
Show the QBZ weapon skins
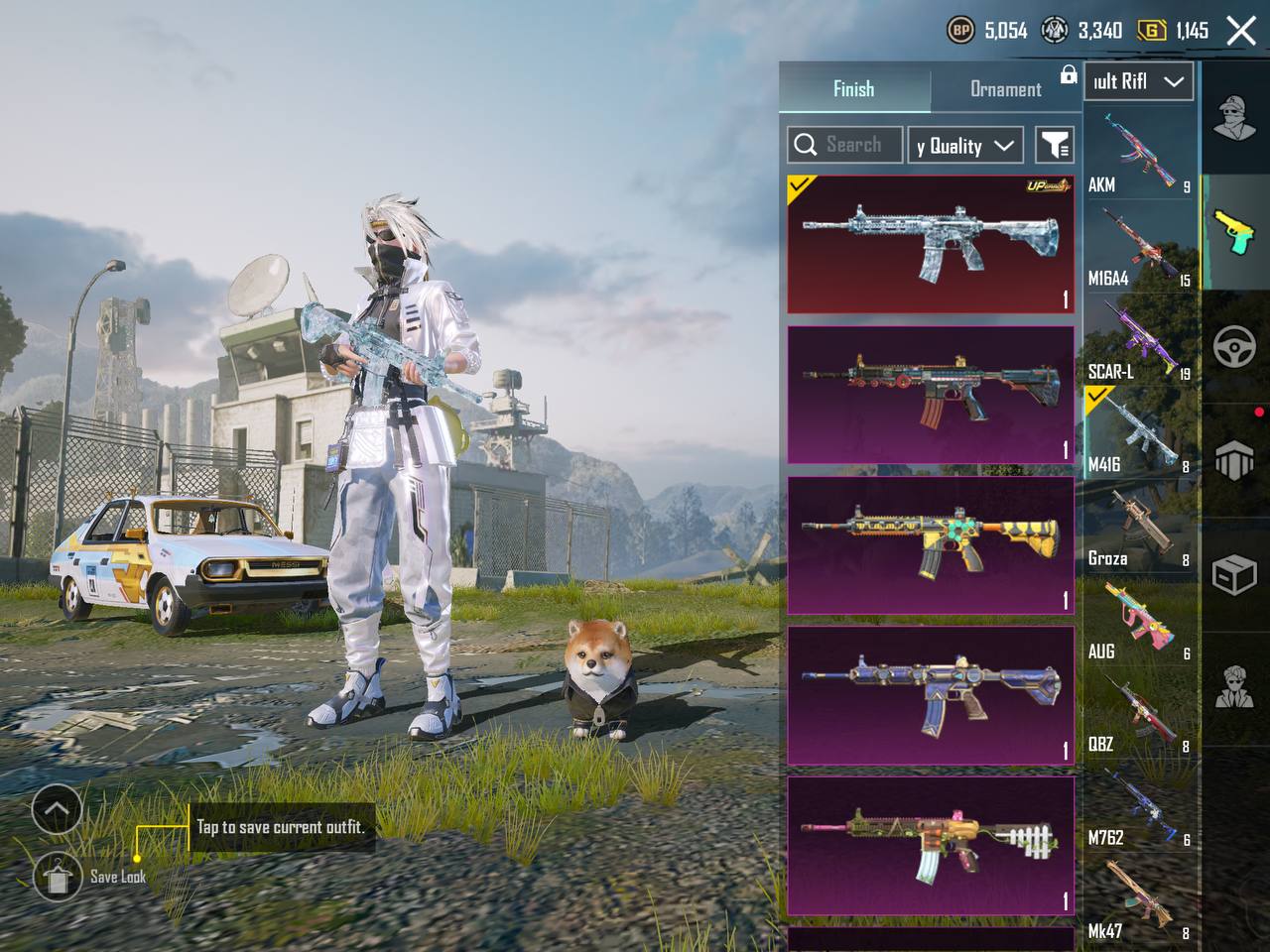click(x=1139, y=715)
